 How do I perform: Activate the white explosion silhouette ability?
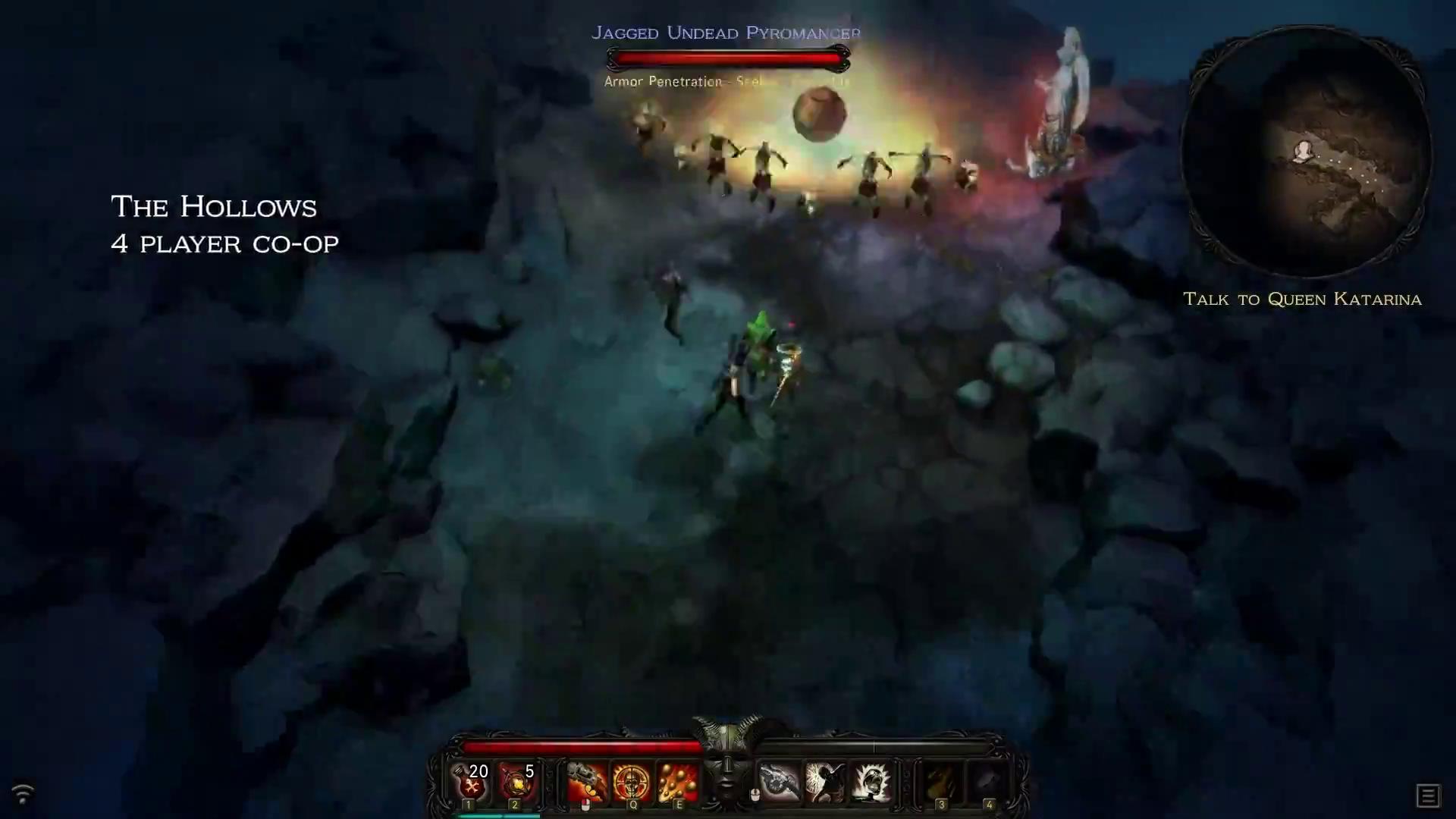[825, 782]
